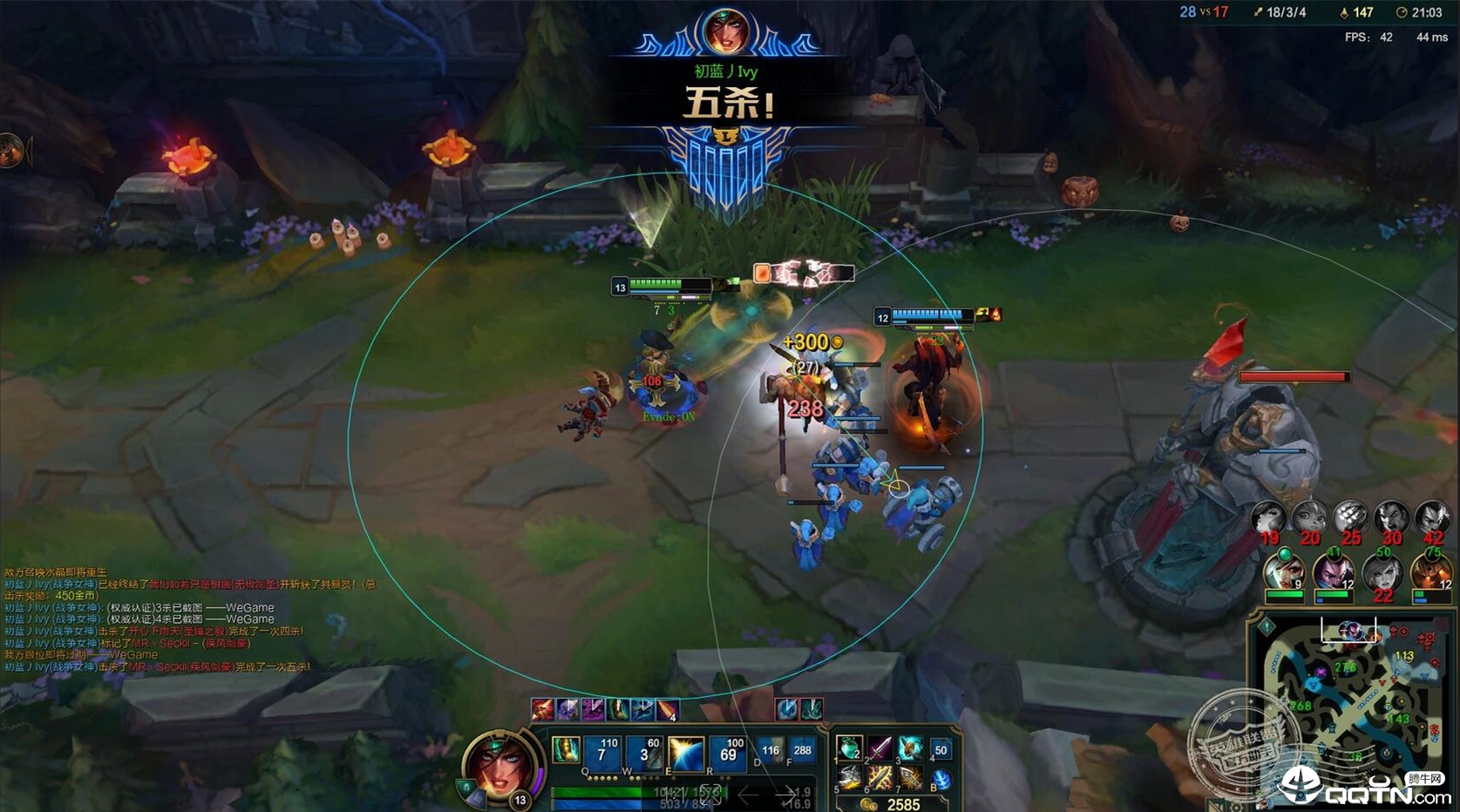Use the green potion in item slot 1

click(849, 748)
